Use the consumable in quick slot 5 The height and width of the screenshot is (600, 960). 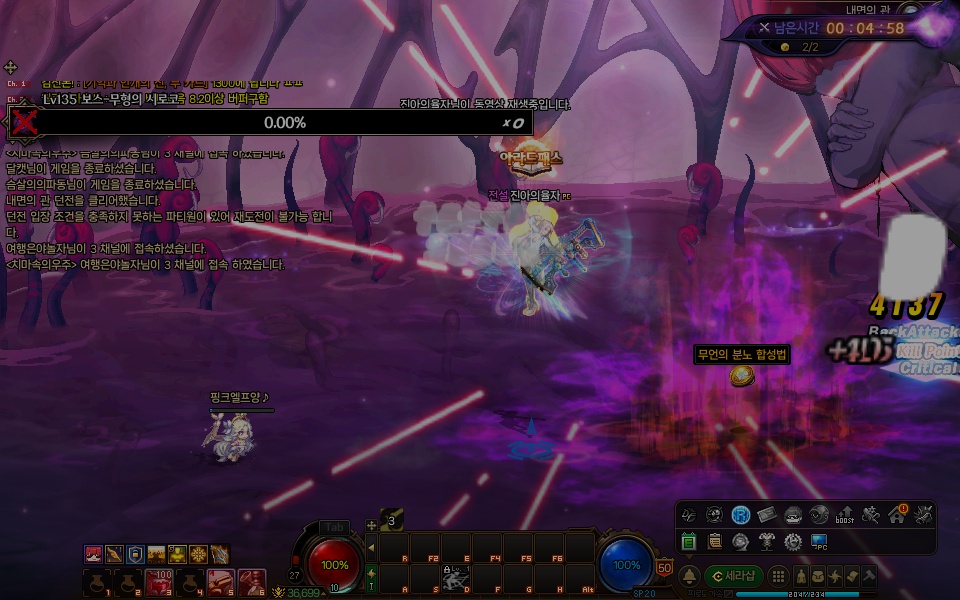tap(221, 581)
